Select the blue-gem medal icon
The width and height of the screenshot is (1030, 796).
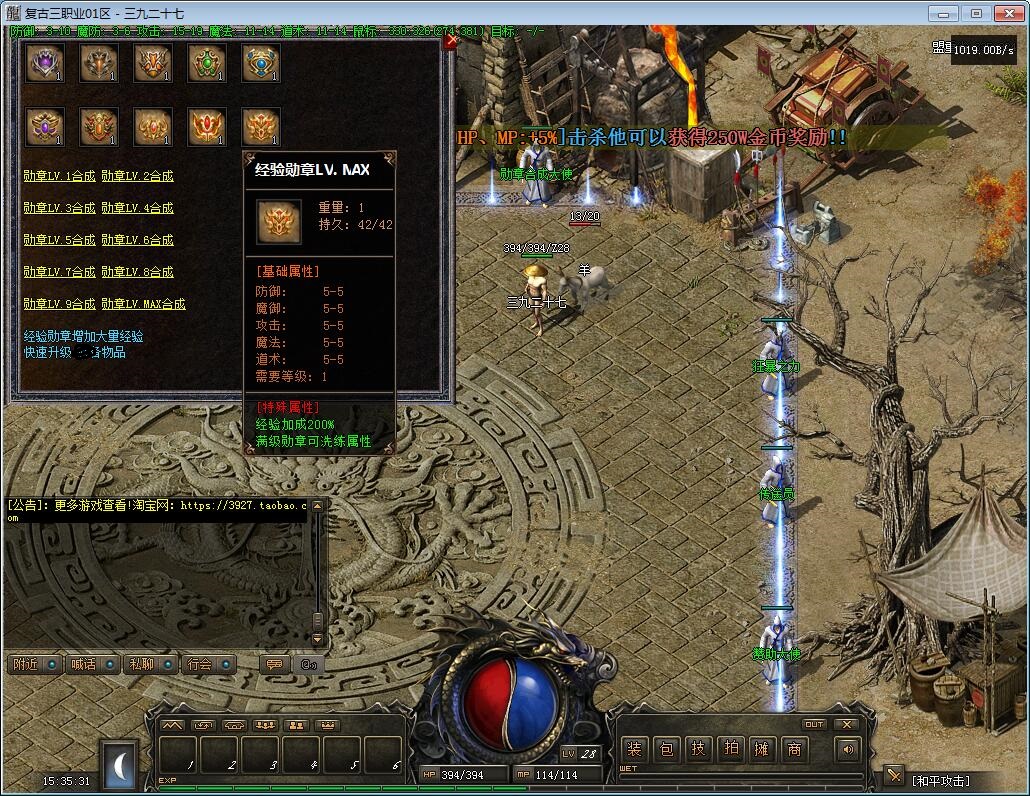click(261, 63)
